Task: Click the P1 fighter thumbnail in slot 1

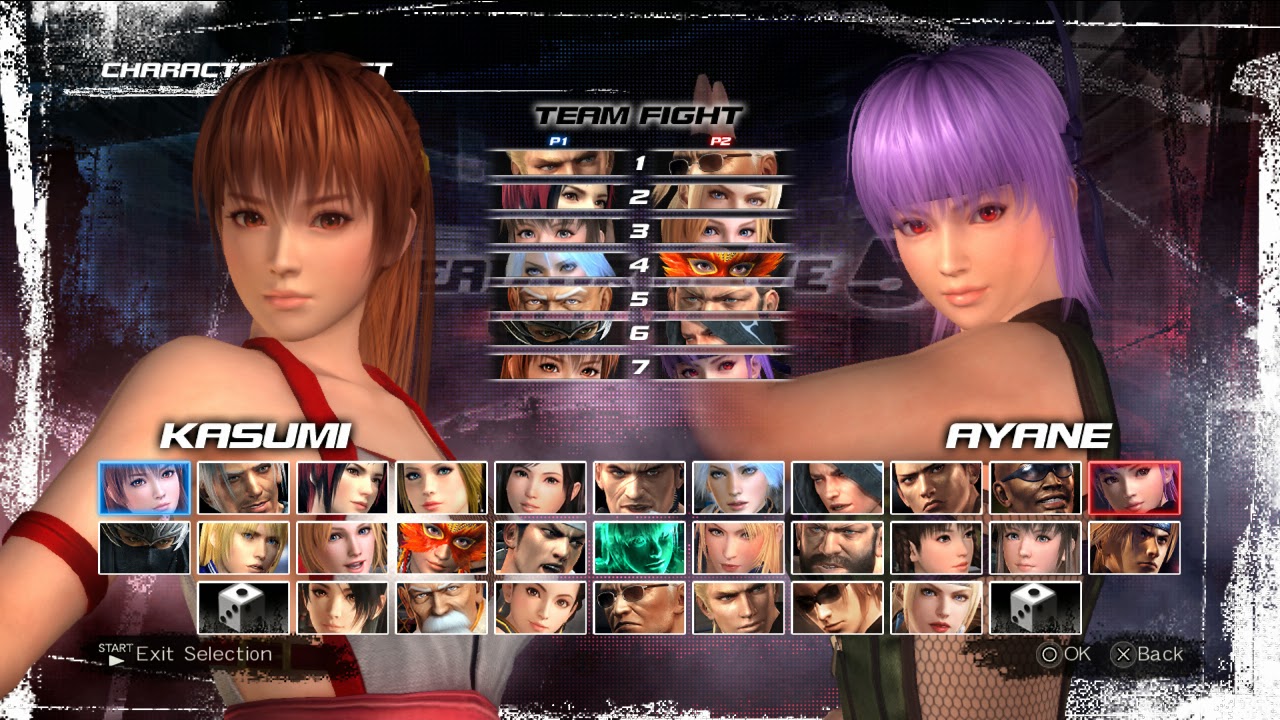Action: pos(560,162)
